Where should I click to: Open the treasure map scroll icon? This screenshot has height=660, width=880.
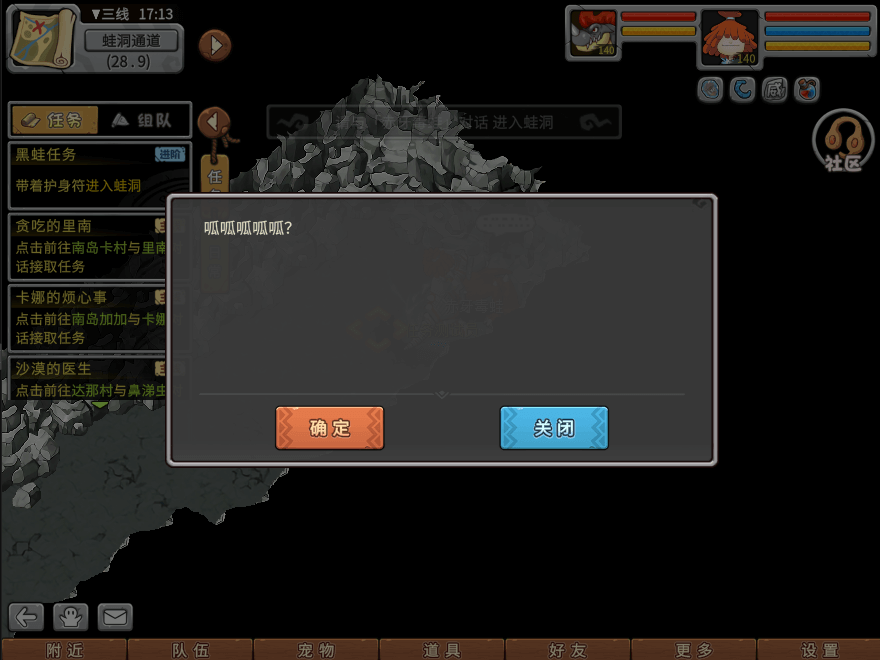click(x=43, y=39)
